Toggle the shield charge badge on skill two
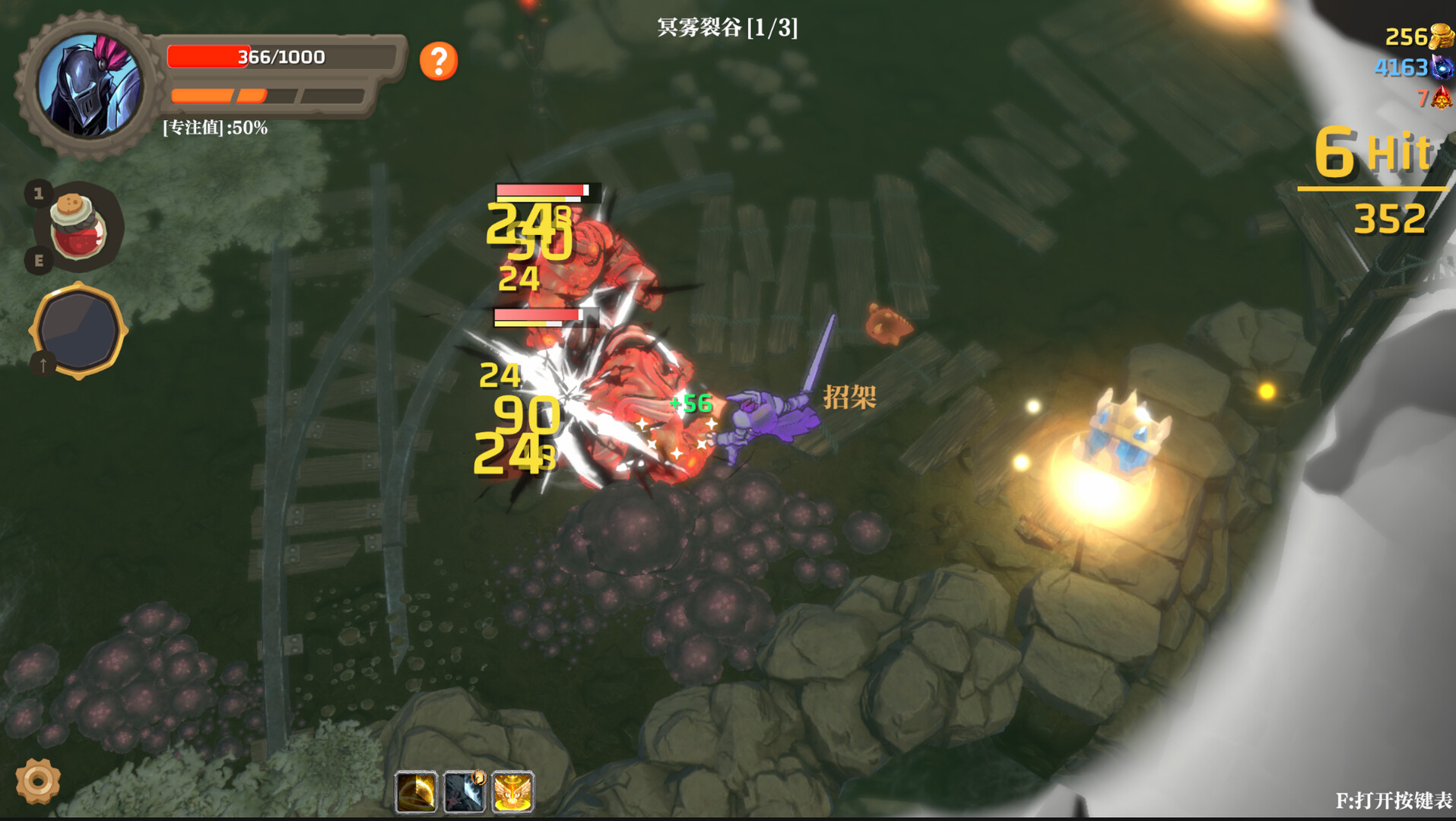 coord(479,778)
